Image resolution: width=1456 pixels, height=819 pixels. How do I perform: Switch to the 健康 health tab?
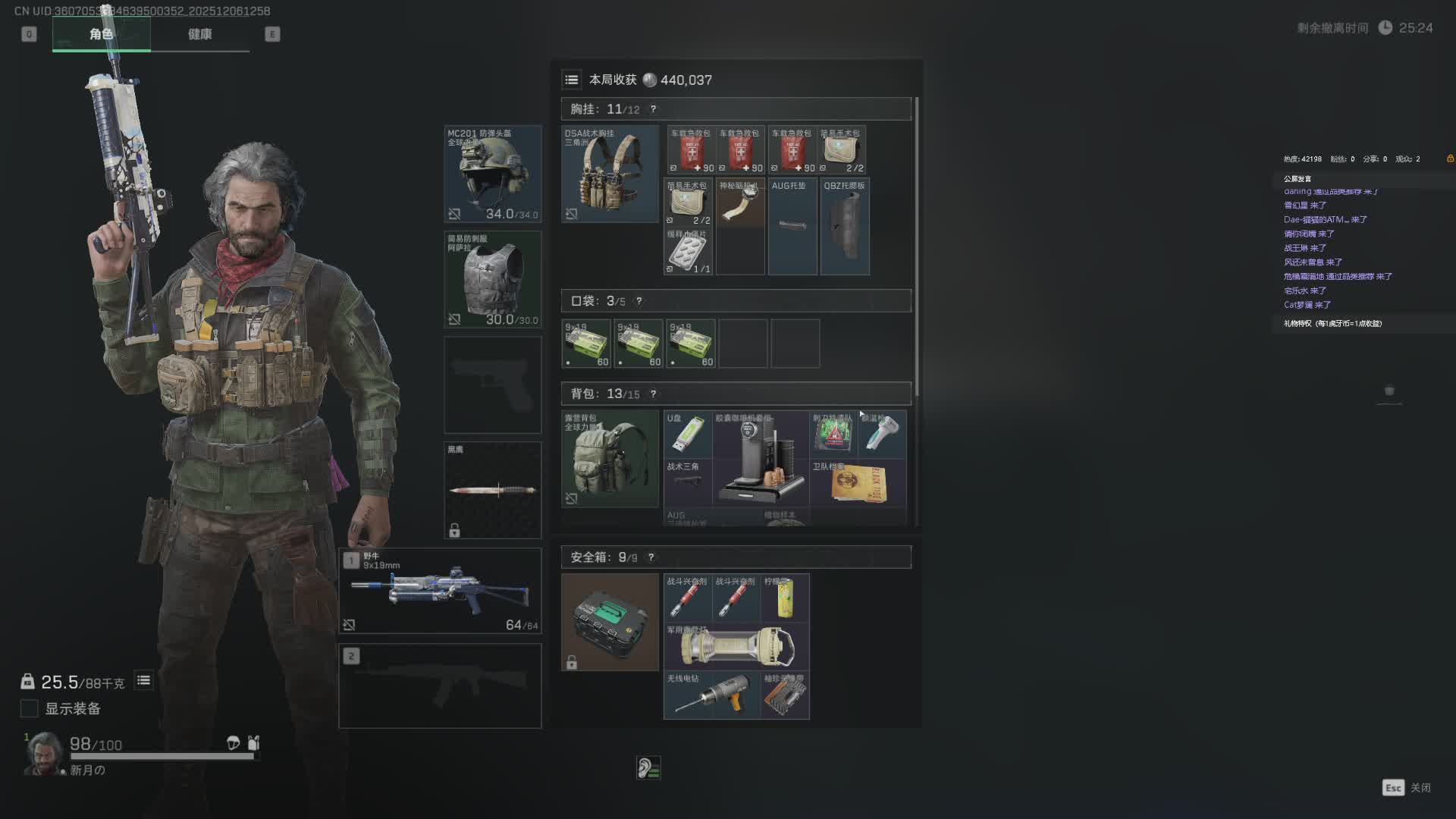click(x=199, y=34)
